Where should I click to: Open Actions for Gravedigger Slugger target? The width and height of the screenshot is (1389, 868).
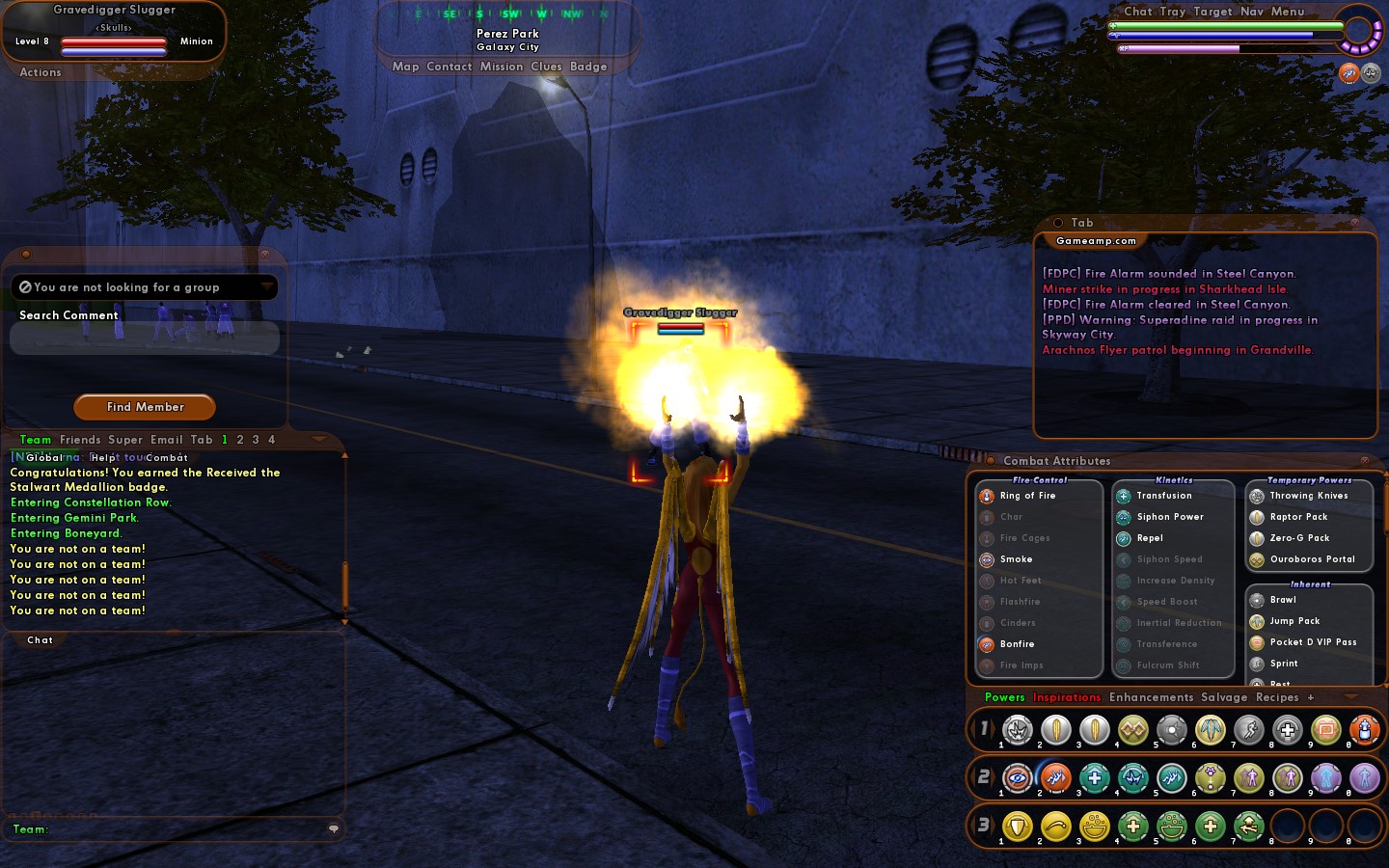pyautogui.click(x=41, y=72)
